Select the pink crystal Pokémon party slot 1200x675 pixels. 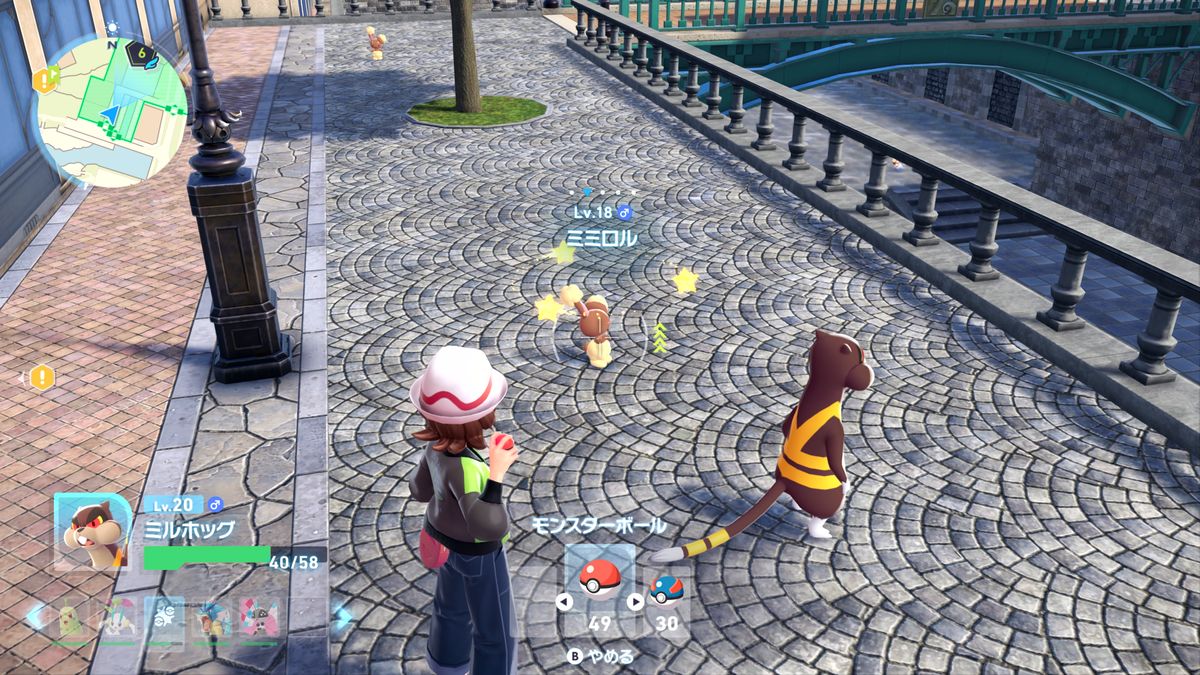(x=258, y=620)
